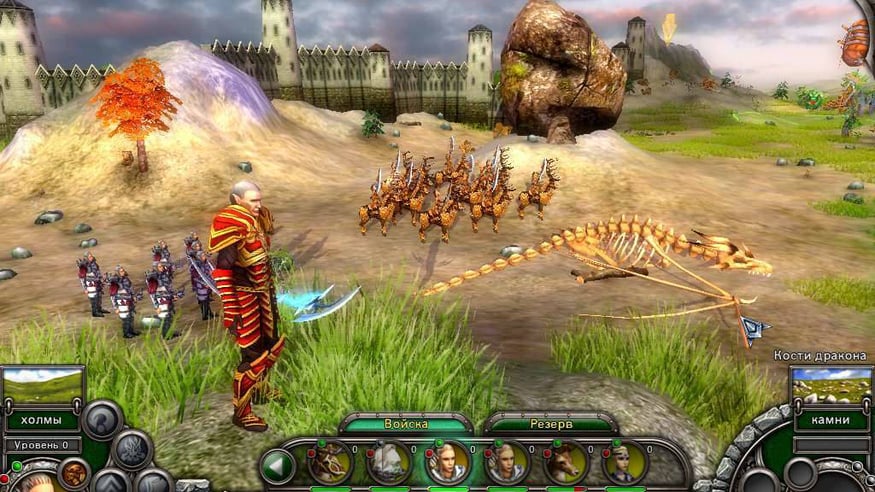Viewport: 875px width, 492px height.
Task: Select the deer unit portrait
Action: (x=565, y=463)
